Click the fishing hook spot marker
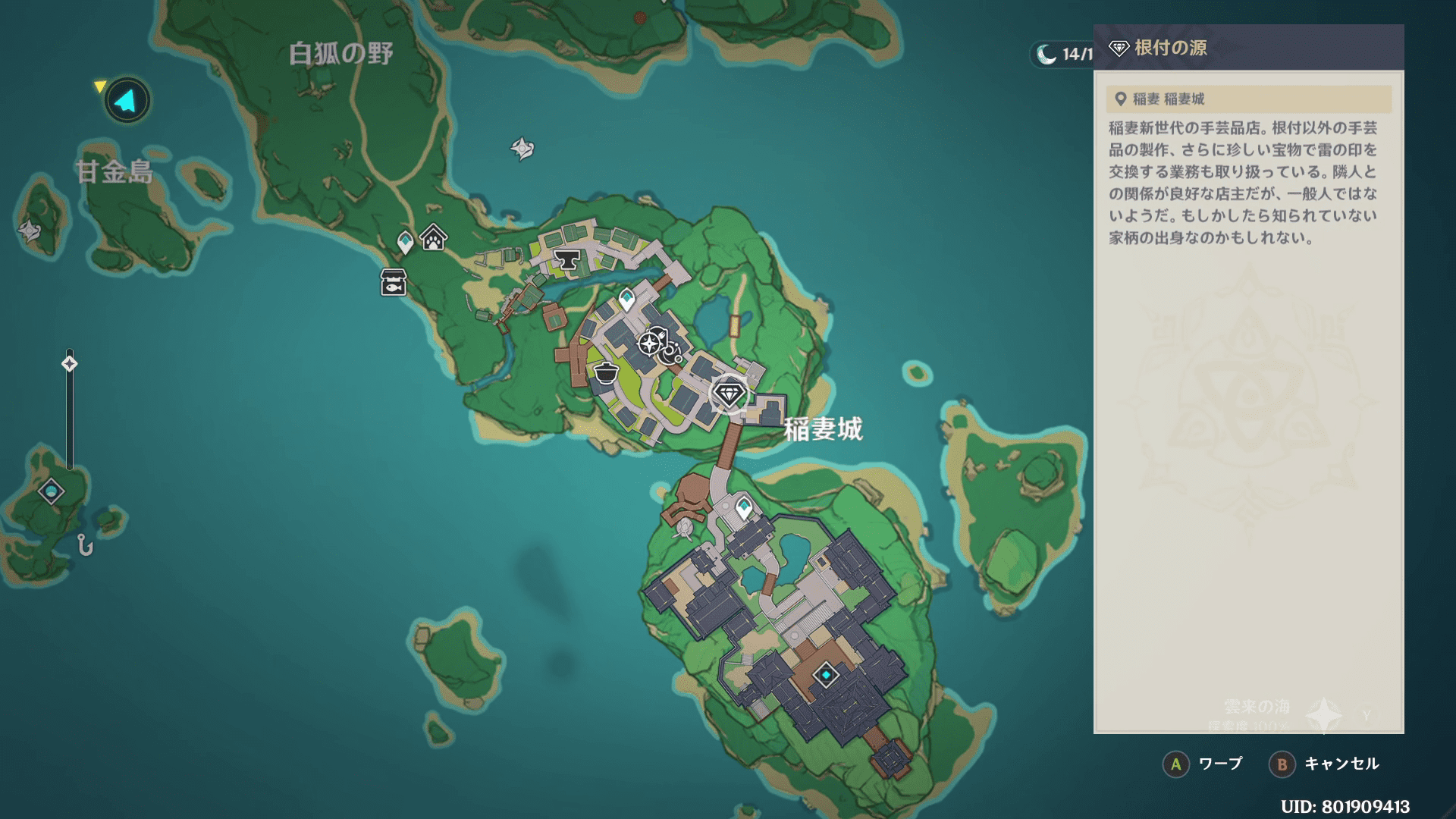 point(85,544)
